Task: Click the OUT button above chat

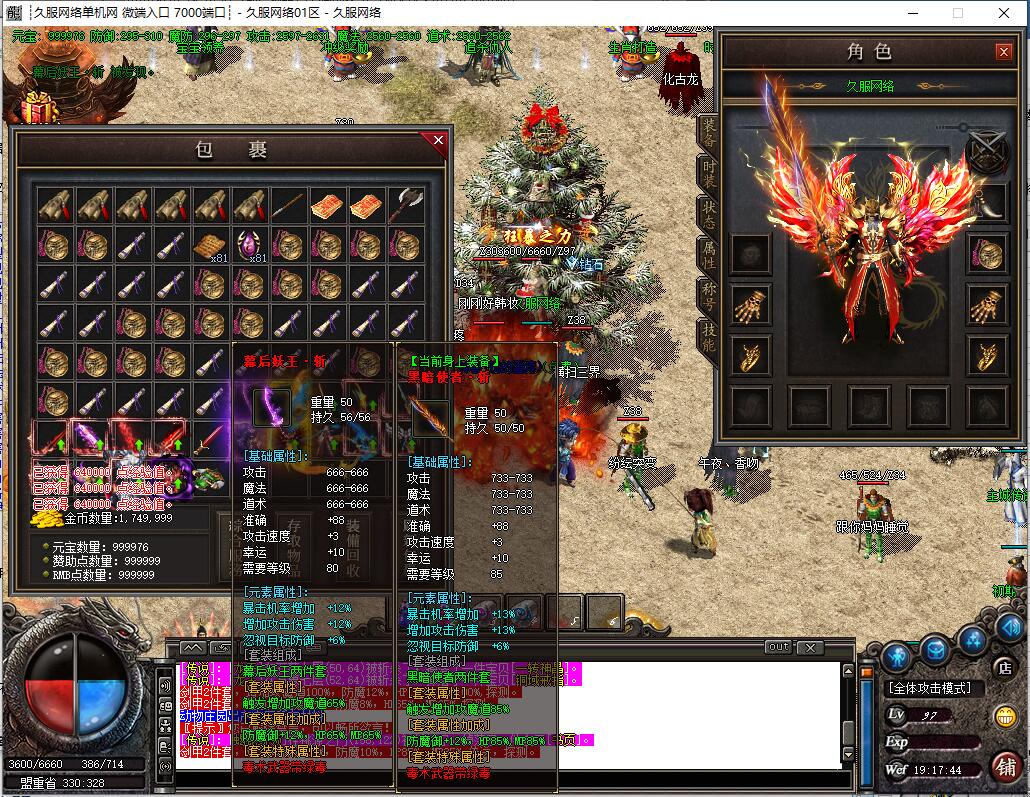Action: (x=777, y=648)
